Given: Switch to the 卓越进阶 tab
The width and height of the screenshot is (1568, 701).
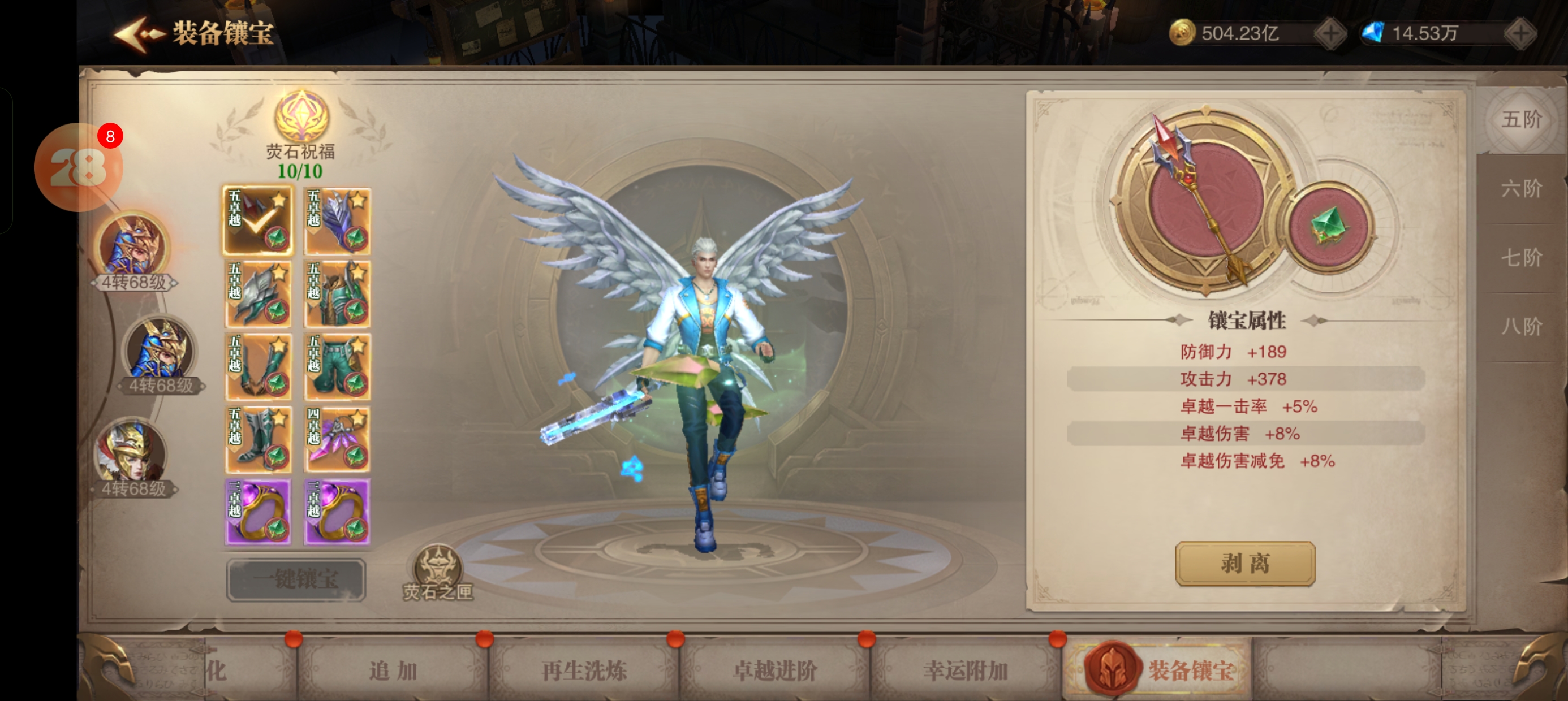Looking at the screenshot, I should click(775, 670).
